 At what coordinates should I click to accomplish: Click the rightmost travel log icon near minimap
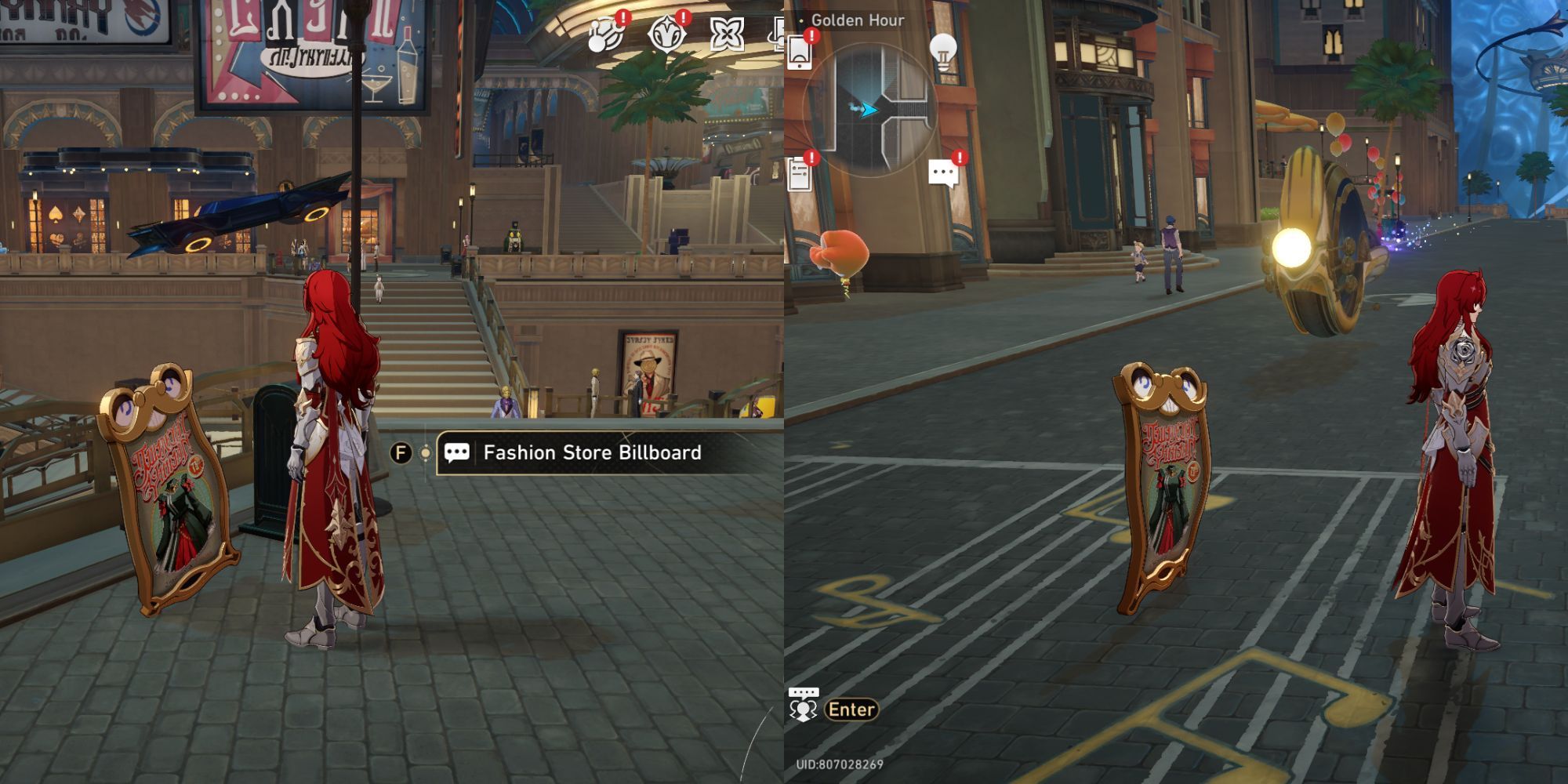point(778,35)
